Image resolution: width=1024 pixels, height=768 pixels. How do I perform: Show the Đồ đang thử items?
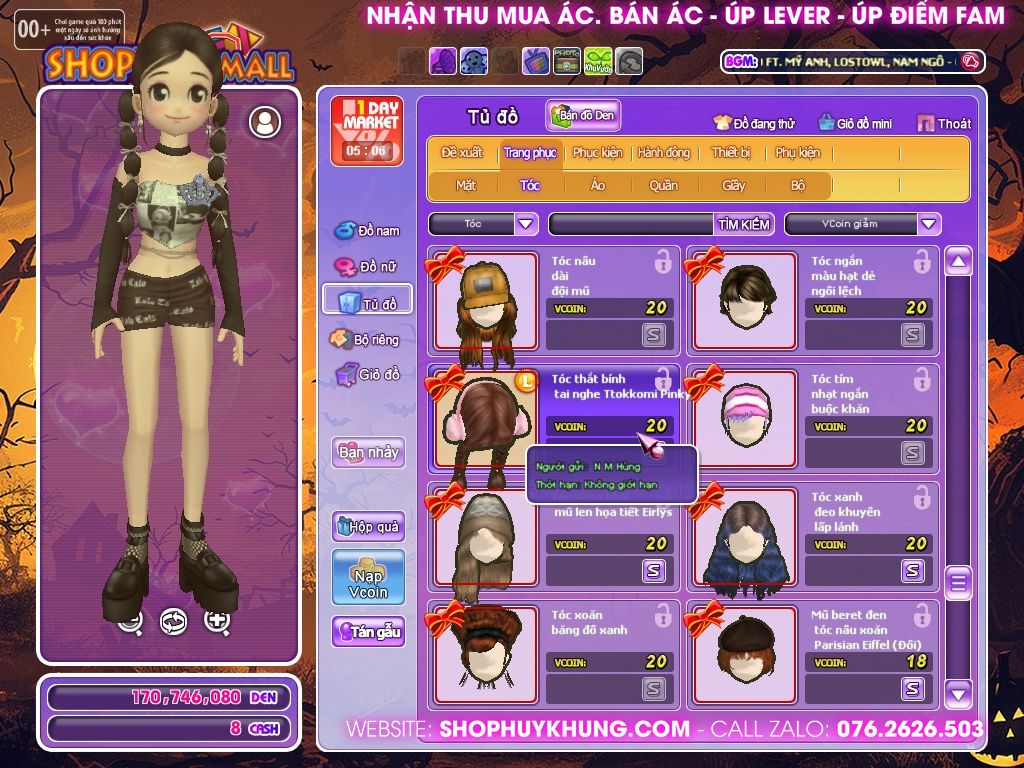coord(754,124)
